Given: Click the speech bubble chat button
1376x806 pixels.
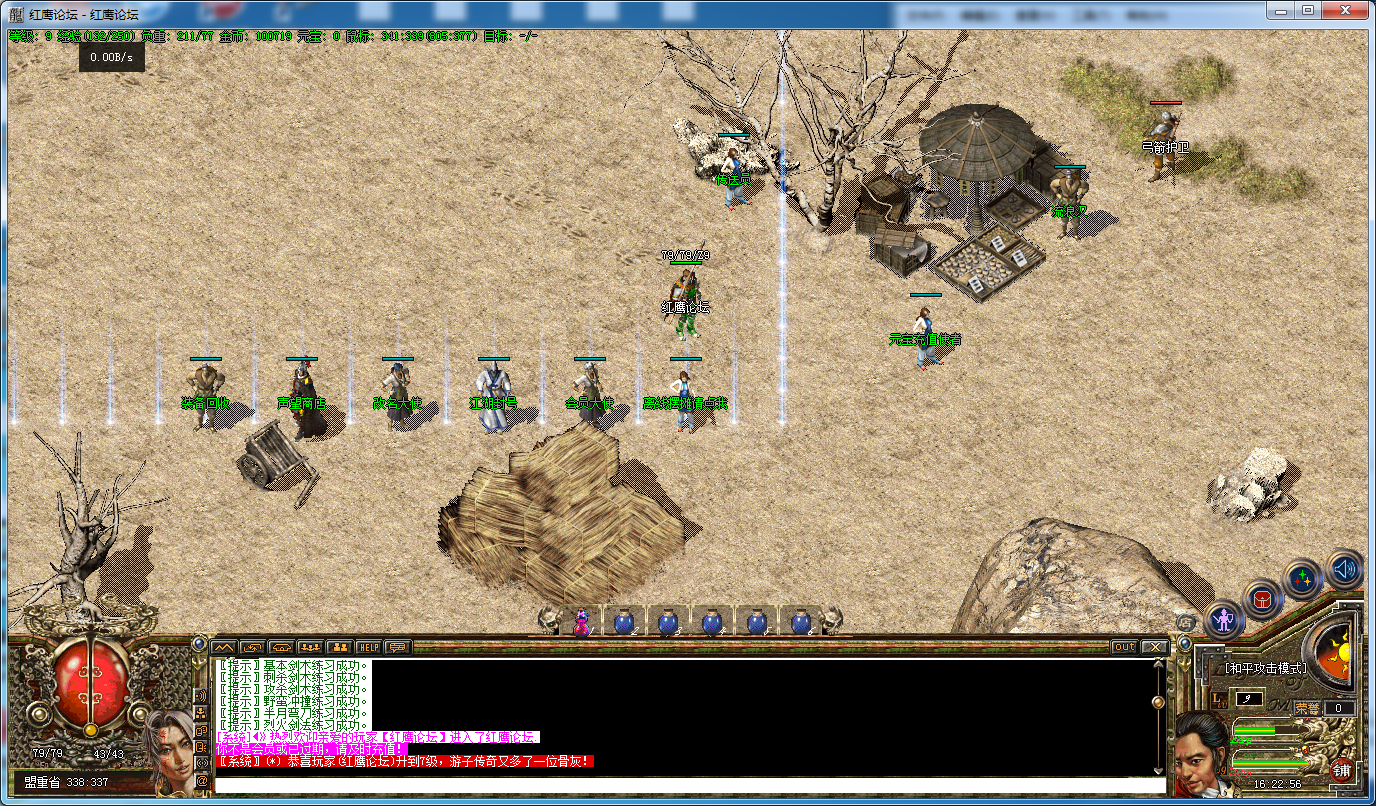Looking at the screenshot, I should (398, 647).
